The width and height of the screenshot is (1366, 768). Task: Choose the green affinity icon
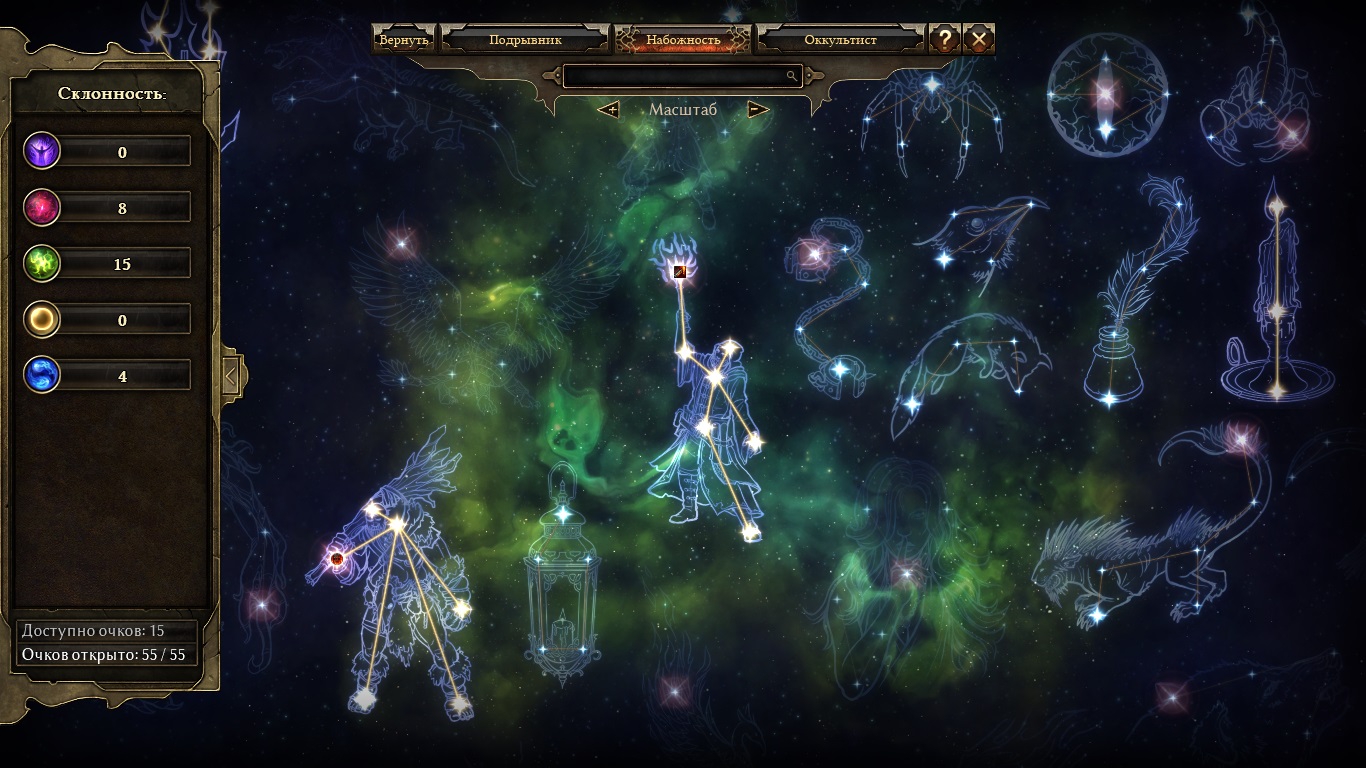(43, 264)
